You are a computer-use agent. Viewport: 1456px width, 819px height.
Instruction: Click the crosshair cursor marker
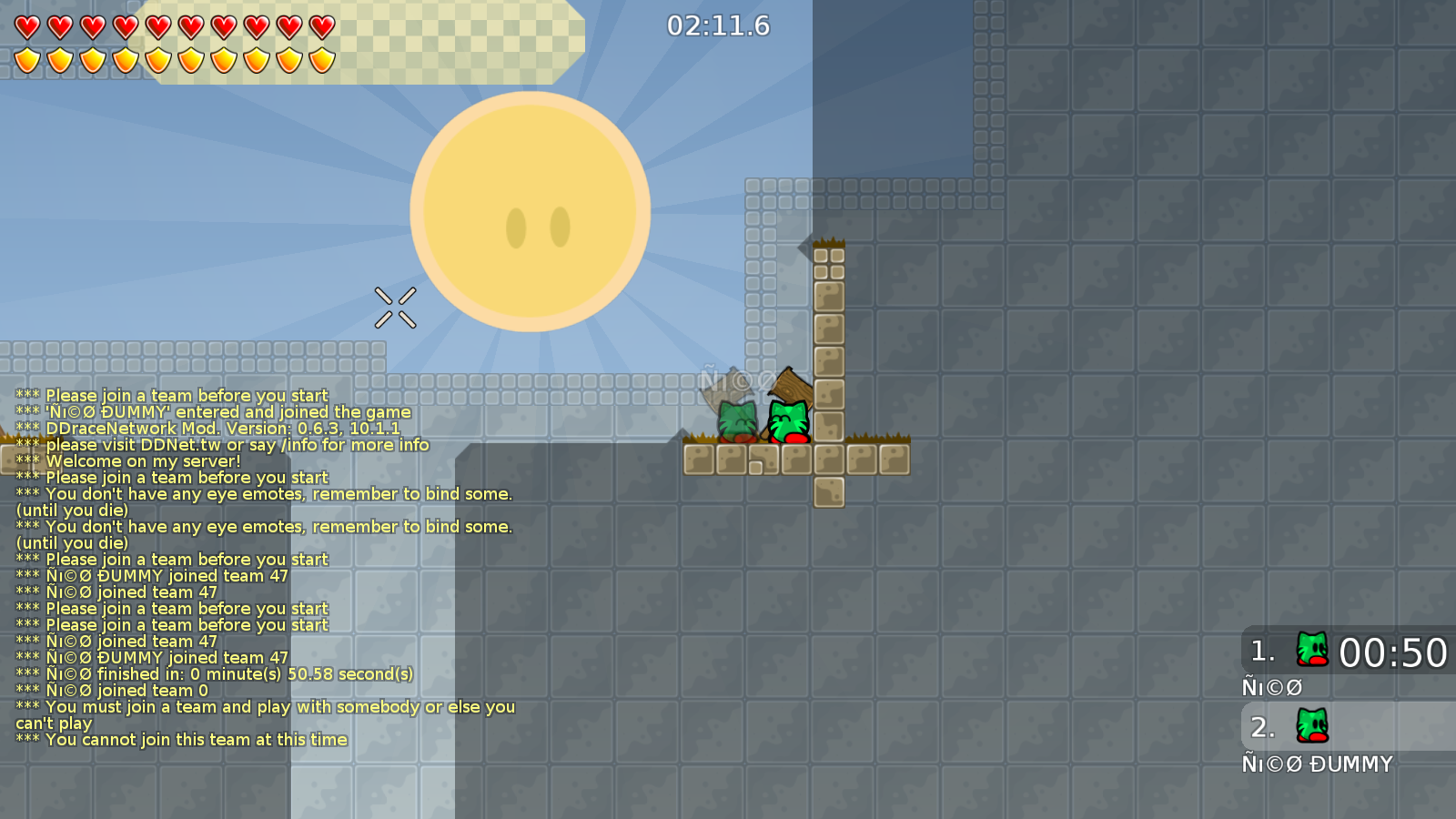pyautogui.click(x=396, y=305)
